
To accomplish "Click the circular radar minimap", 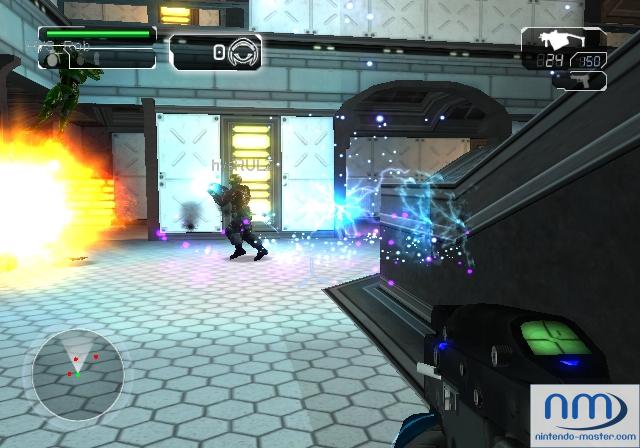I will [78, 371].
